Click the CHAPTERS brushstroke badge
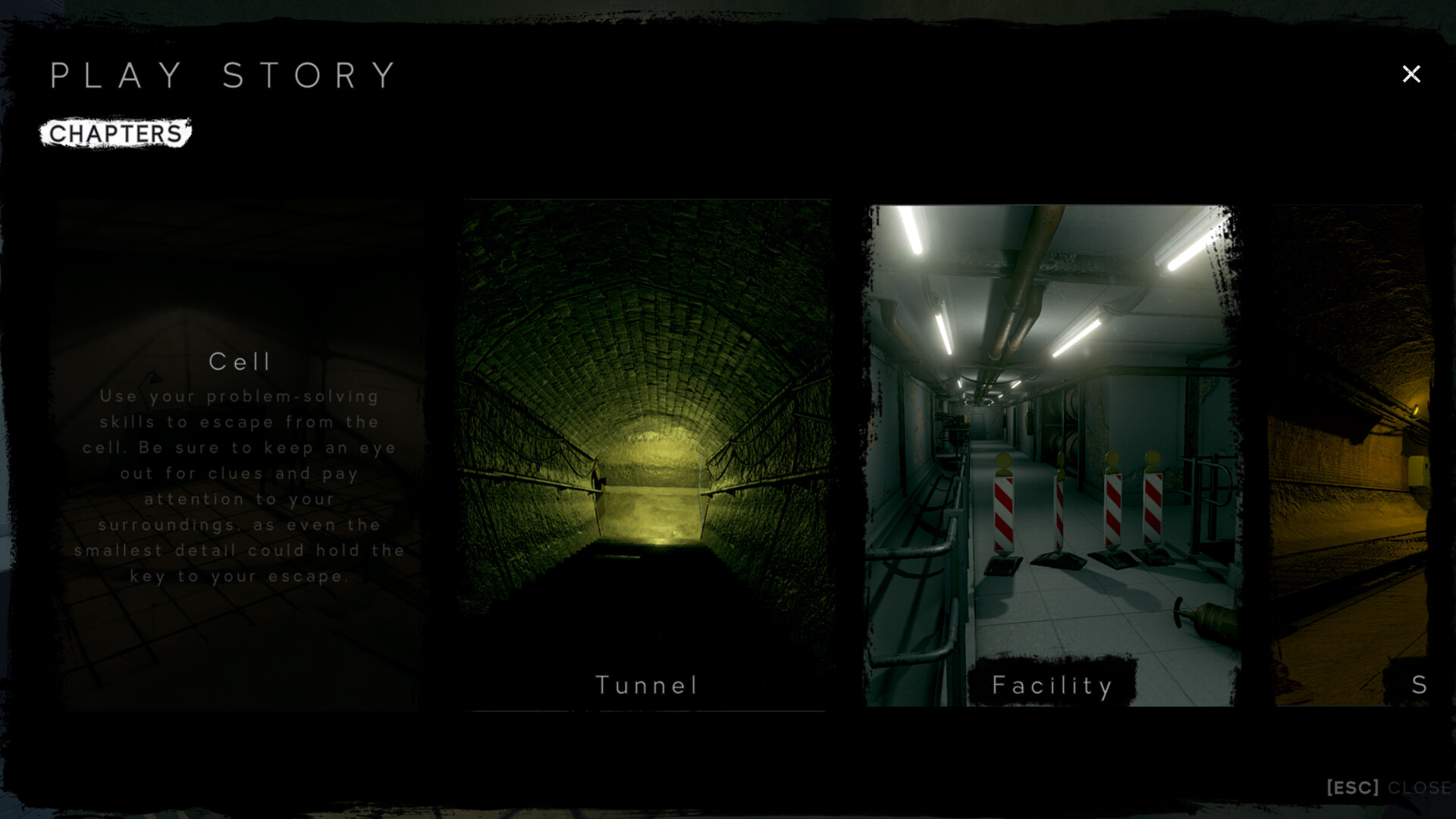The width and height of the screenshot is (1456, 819). click(115, 133)
